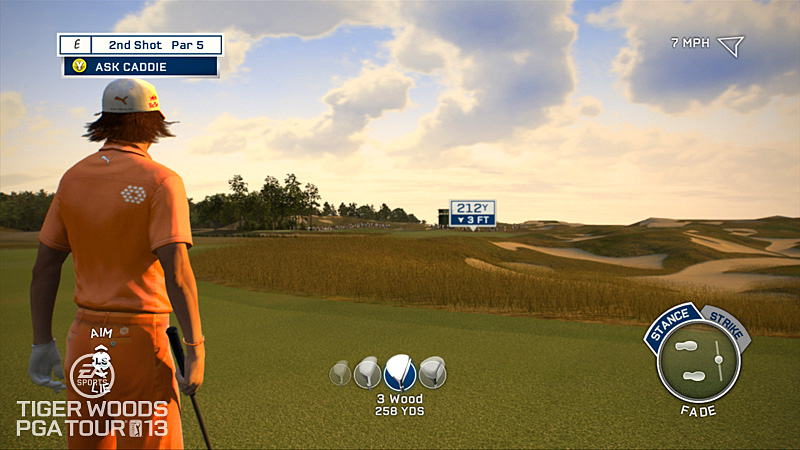Switch to the Stance tab
The width and height of the screenshot is (800, 450).
(x=671, y=326)
